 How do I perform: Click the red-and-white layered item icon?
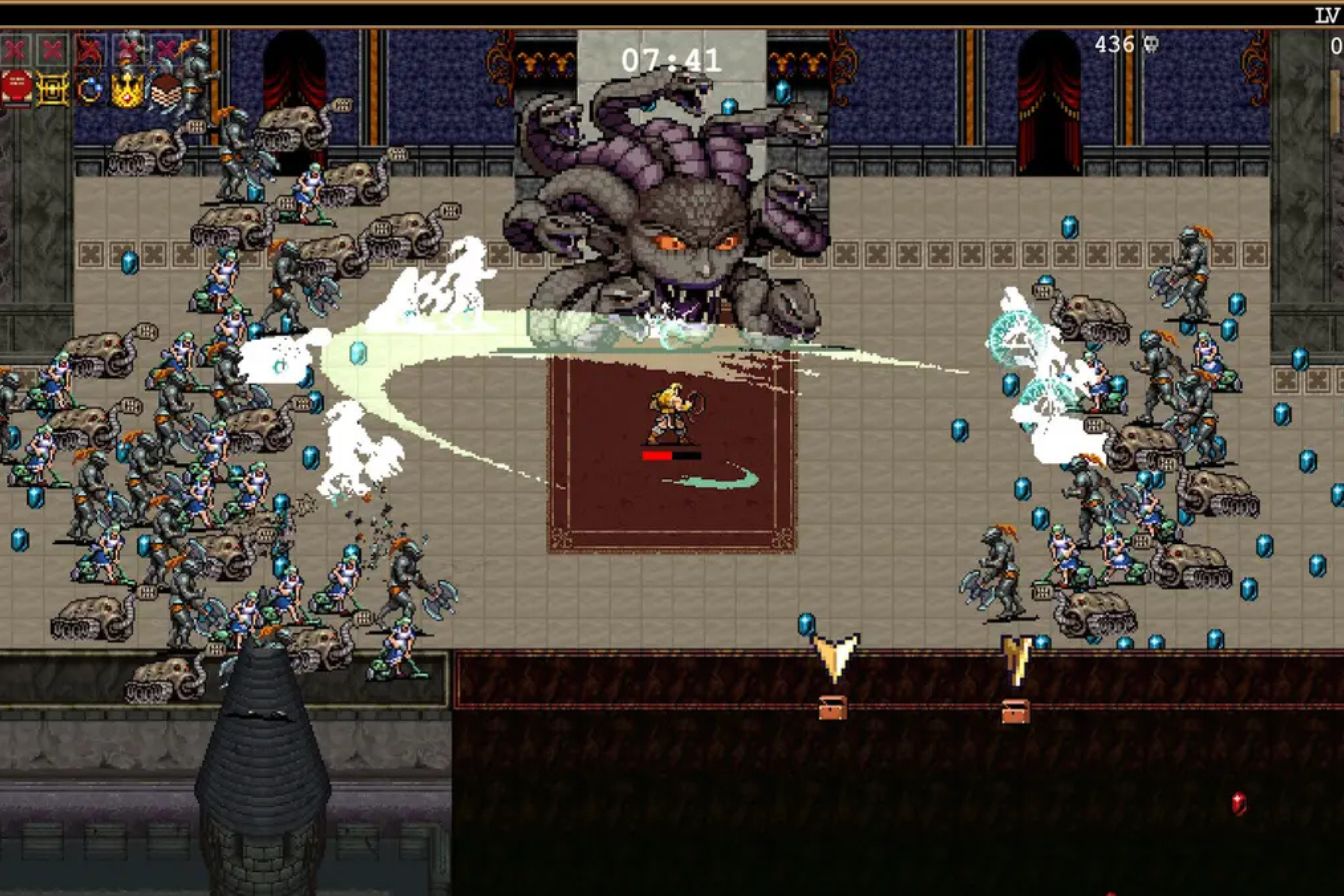165,90
